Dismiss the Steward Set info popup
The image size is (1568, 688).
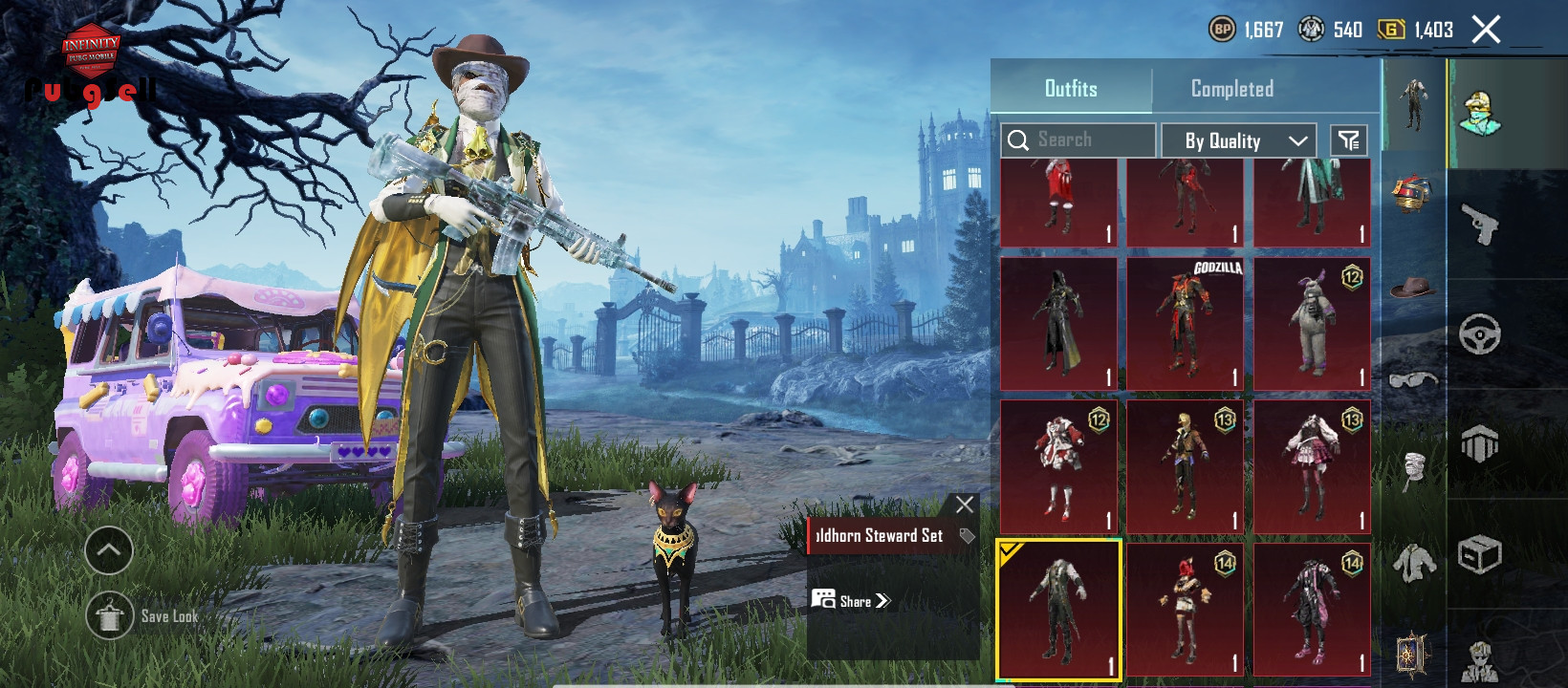(x=965, y=505)
